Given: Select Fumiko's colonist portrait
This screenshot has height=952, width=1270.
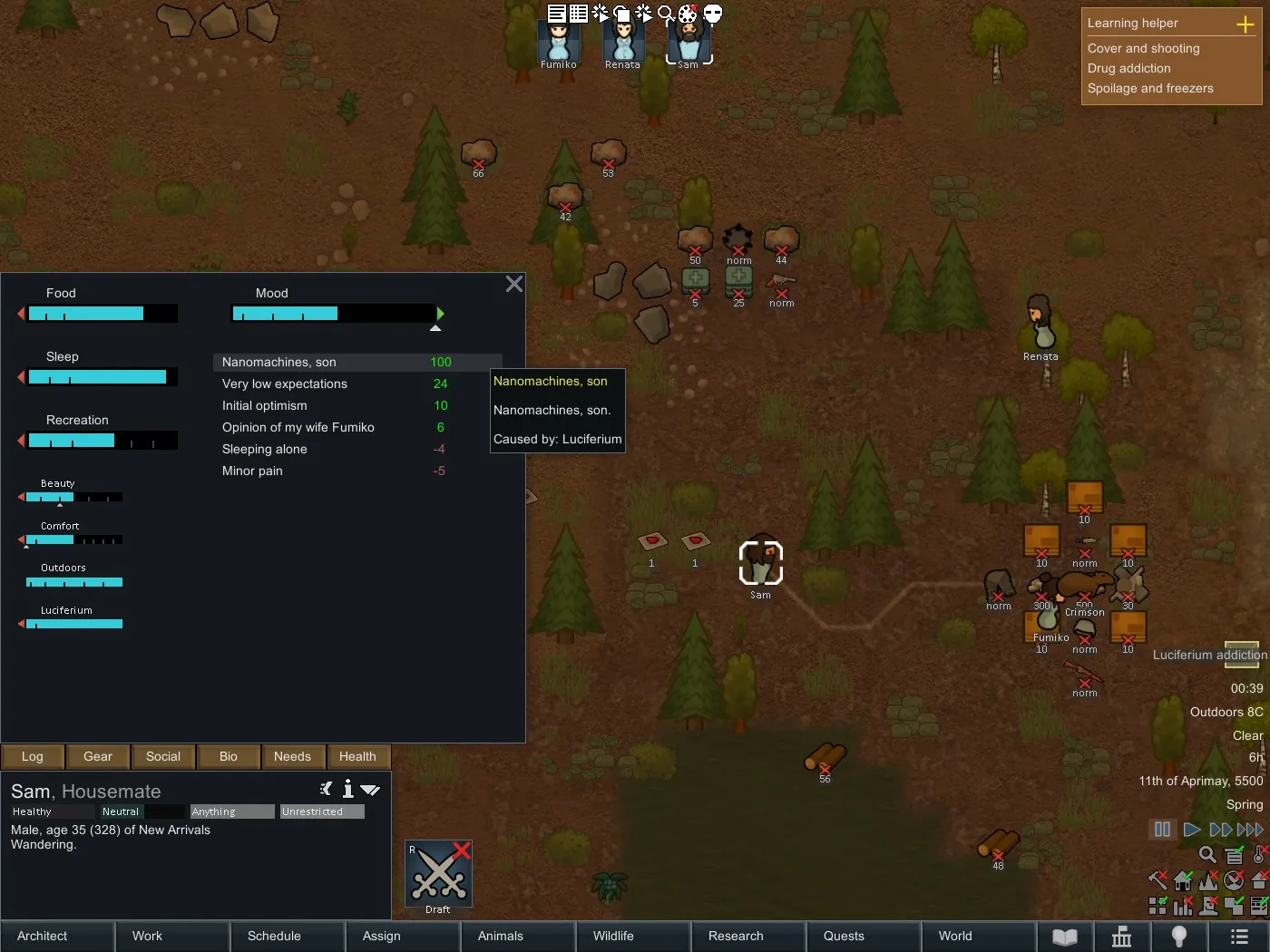Looking at the screenshot, I should click(559, 43).
